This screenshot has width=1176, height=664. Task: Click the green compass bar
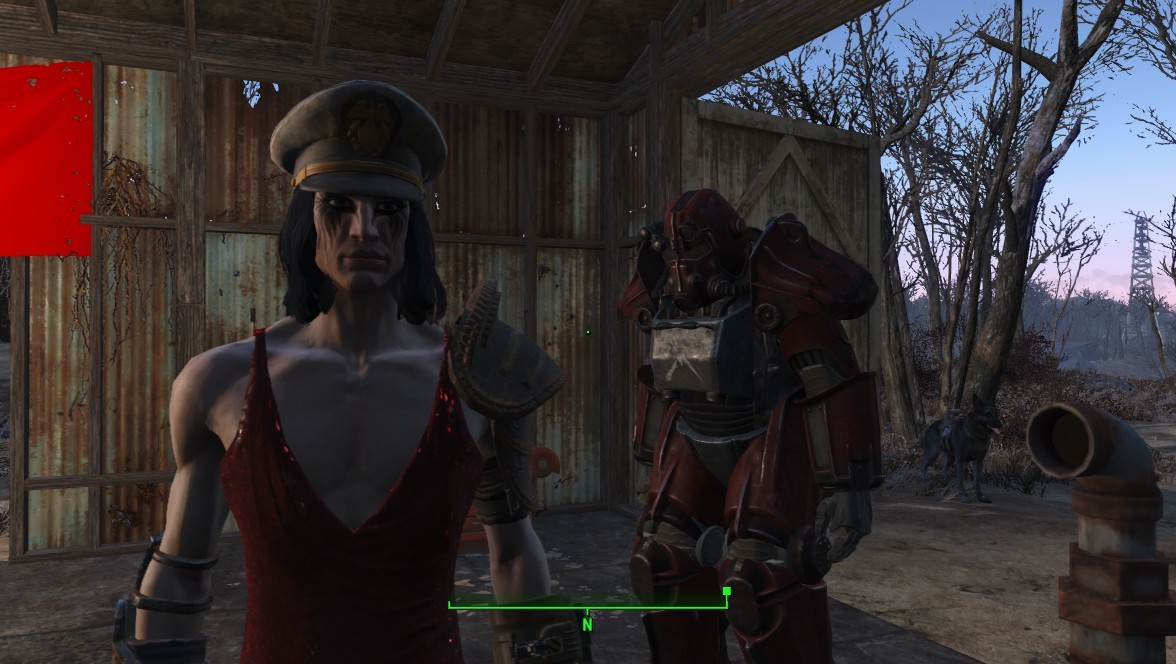point(587,605)
